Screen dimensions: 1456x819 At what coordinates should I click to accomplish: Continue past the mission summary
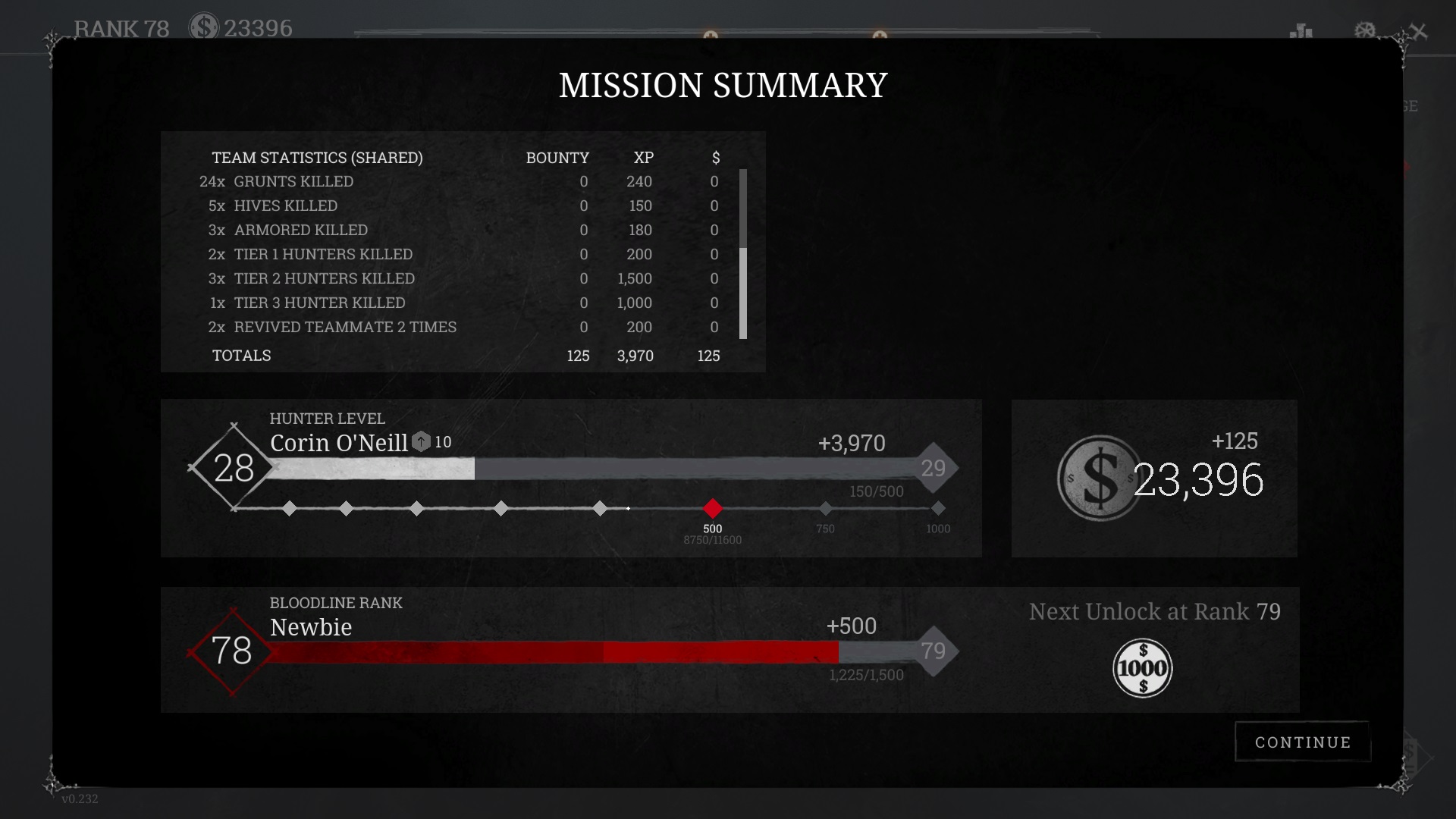(x=1302, y=742)
